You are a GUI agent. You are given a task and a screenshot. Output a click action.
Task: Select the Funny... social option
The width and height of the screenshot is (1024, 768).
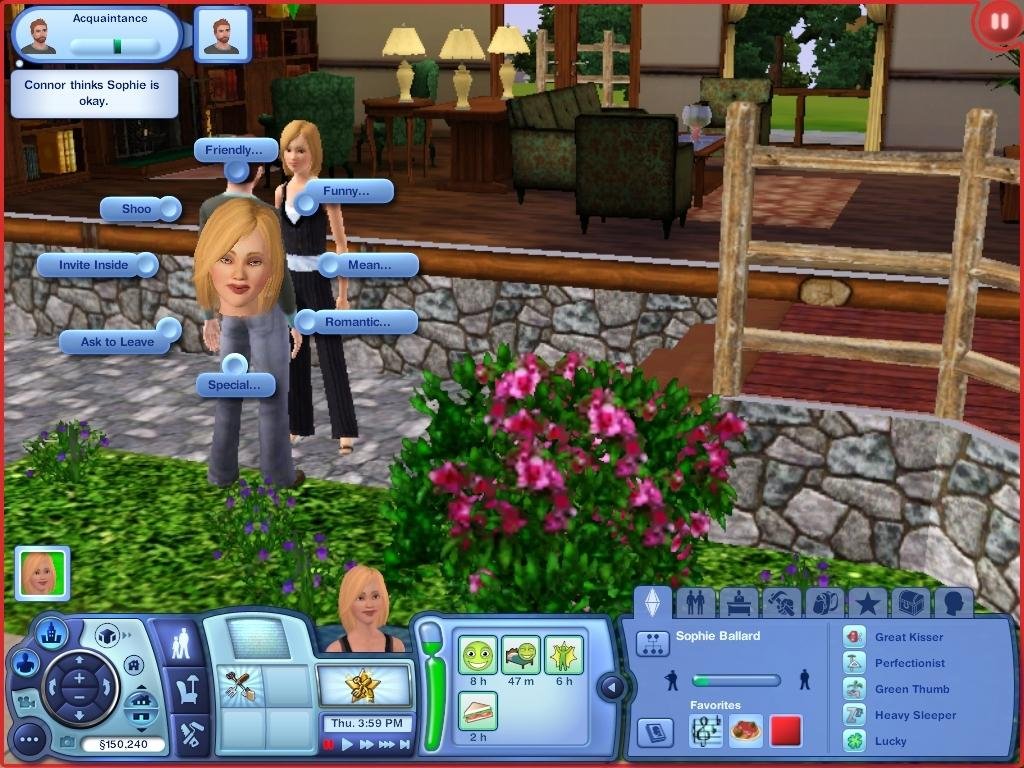(345, 191)
